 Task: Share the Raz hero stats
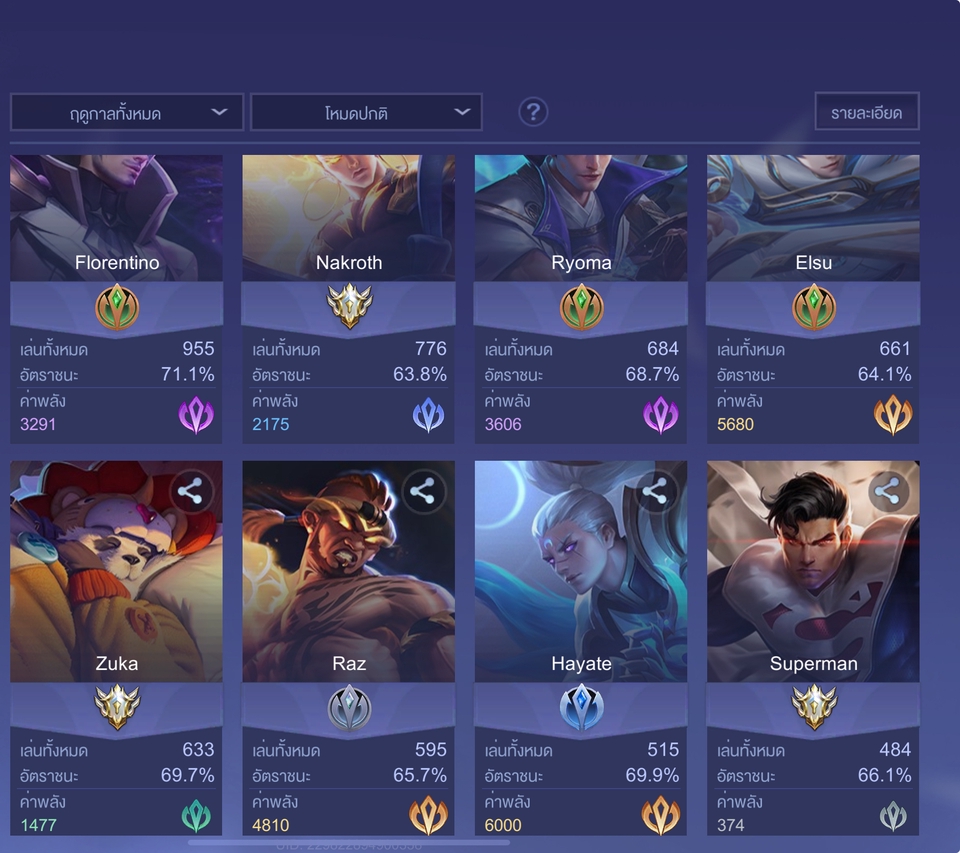pyautogui.click(x=423, y=491)
